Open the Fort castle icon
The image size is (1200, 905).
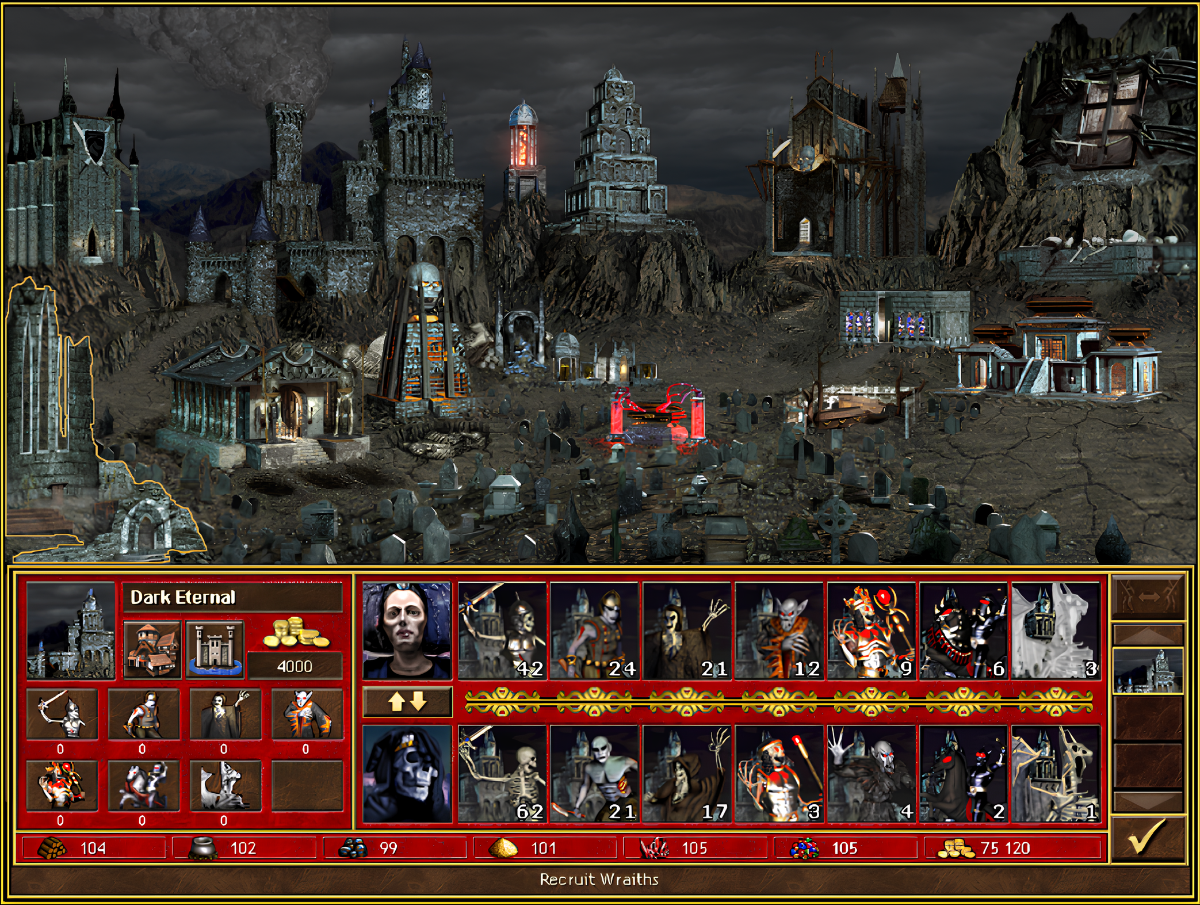pos(215,649)
